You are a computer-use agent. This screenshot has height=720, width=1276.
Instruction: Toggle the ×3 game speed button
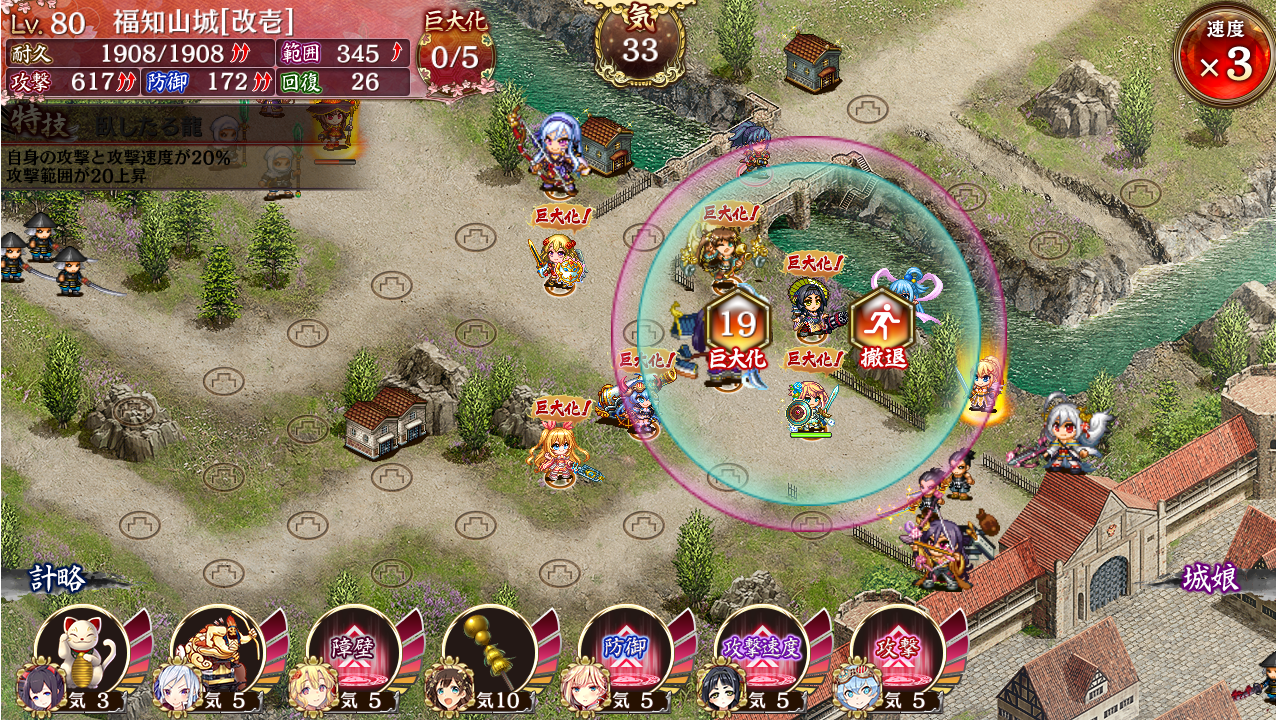click(x=1224, y=56)
